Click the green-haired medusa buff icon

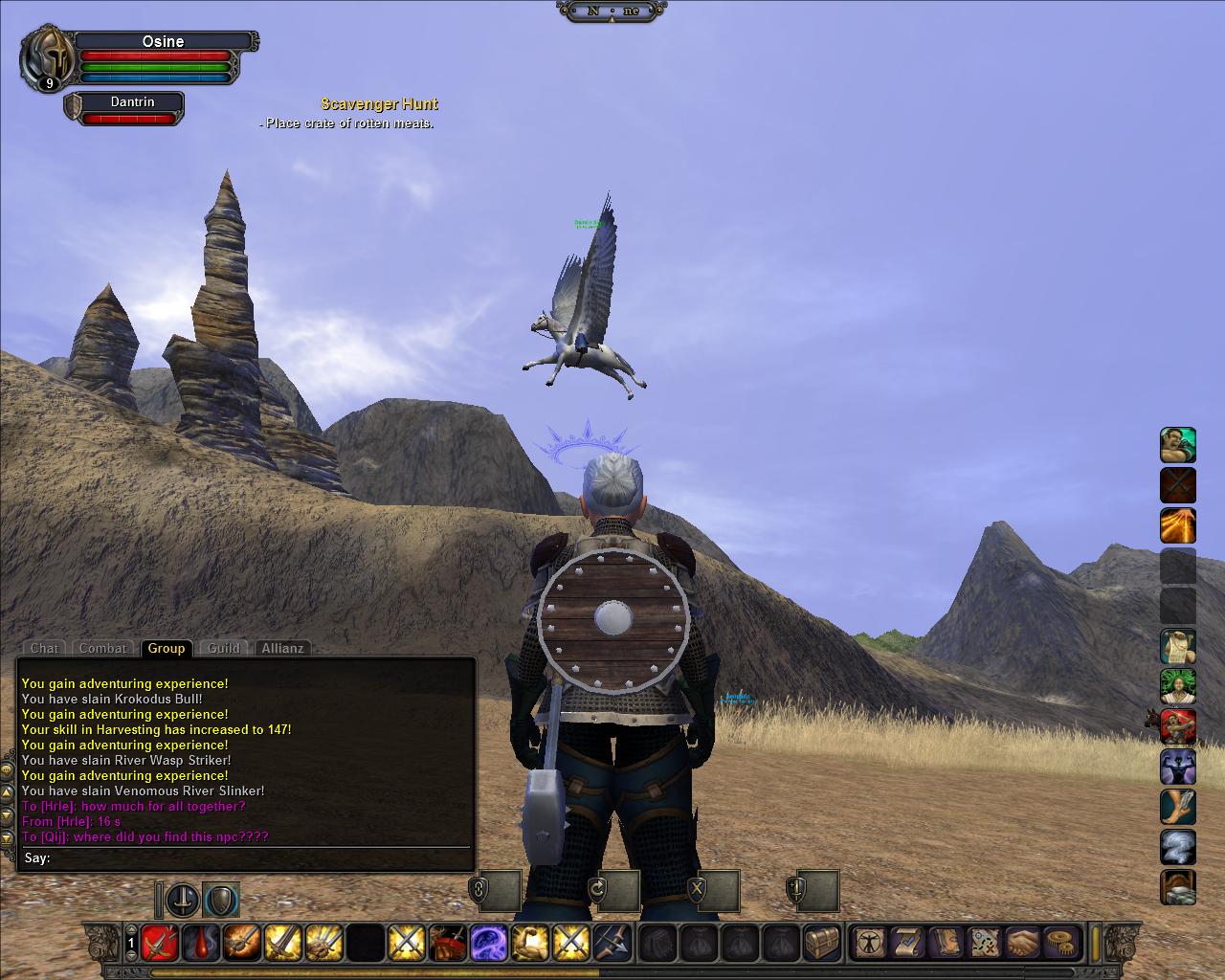(1178, 687)
